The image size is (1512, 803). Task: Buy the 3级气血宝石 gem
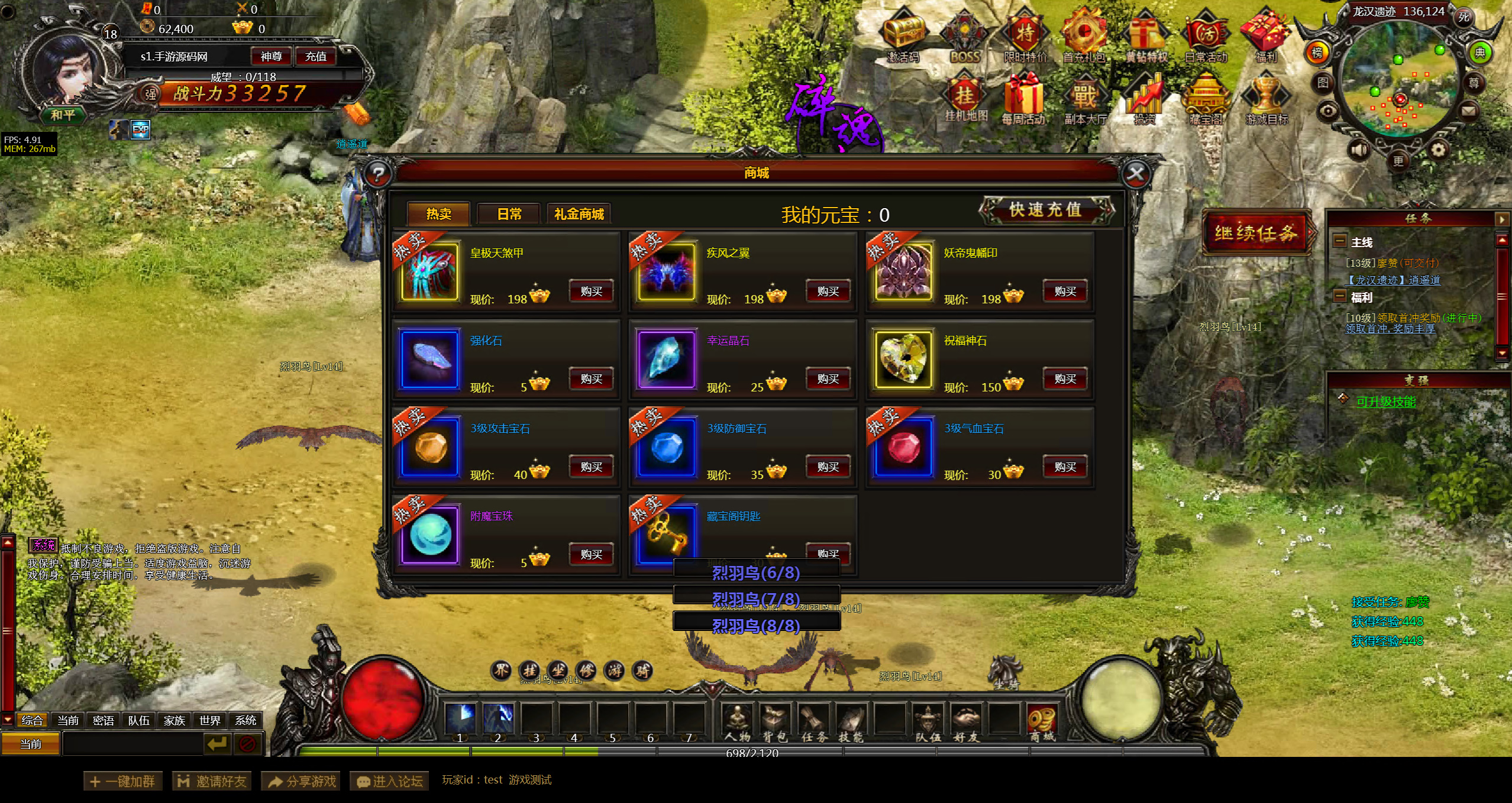[x=1065, y=467]
